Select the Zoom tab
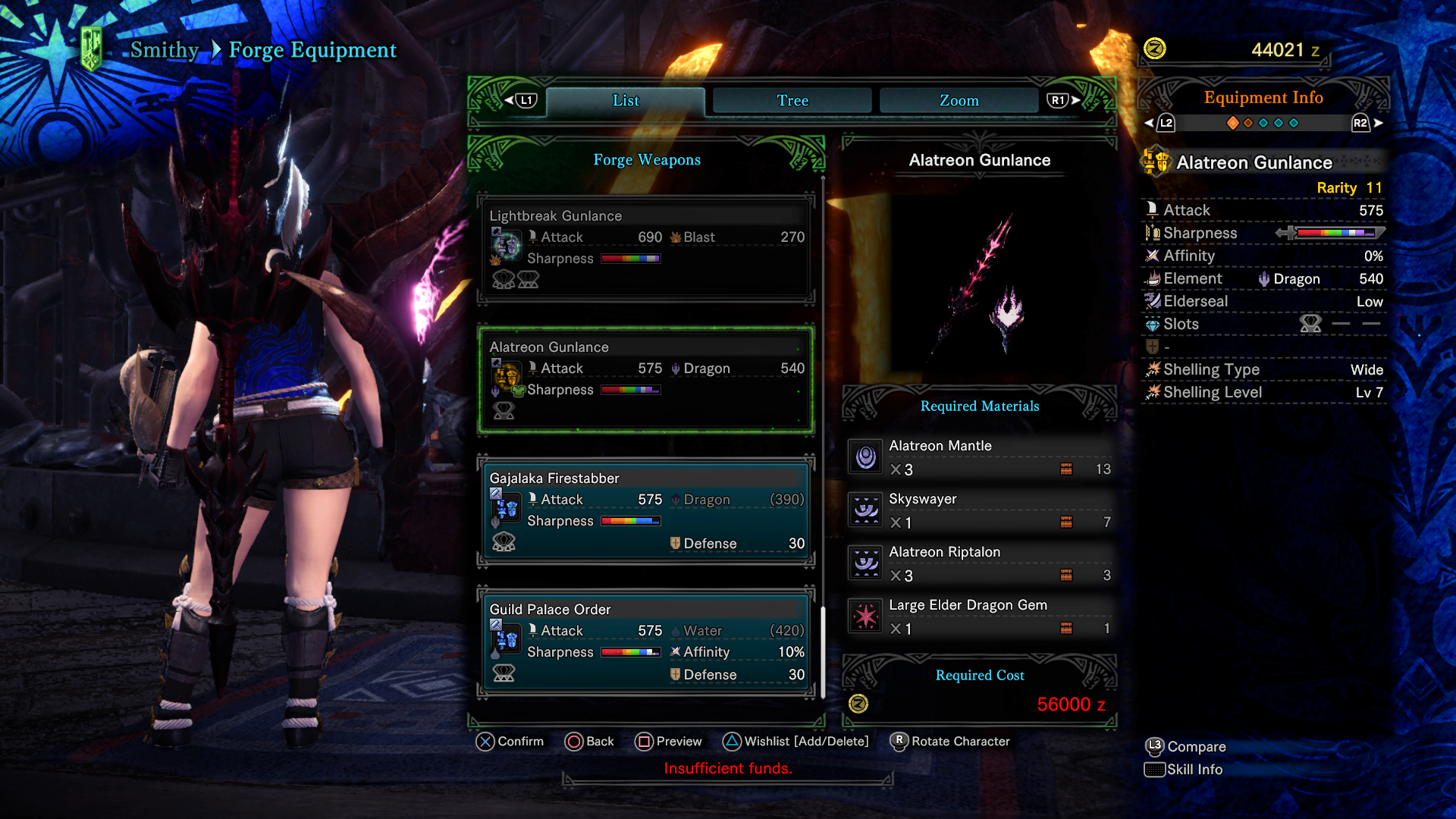The width and height of the screenshot is (1456, 819). coord(959,101)
